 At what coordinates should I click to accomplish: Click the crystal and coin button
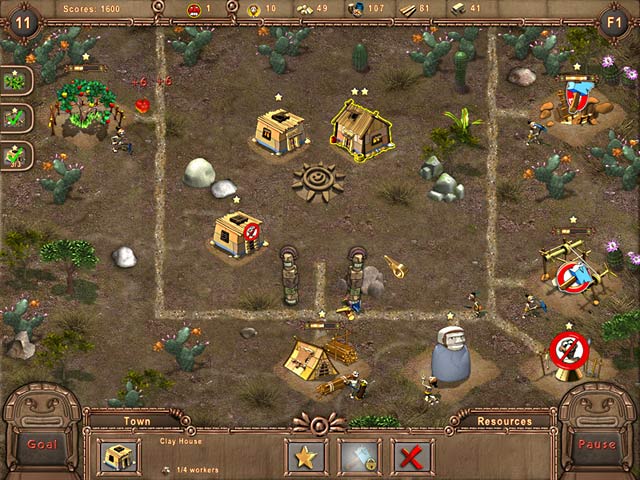pyautogui.click(x=359, y=457)
